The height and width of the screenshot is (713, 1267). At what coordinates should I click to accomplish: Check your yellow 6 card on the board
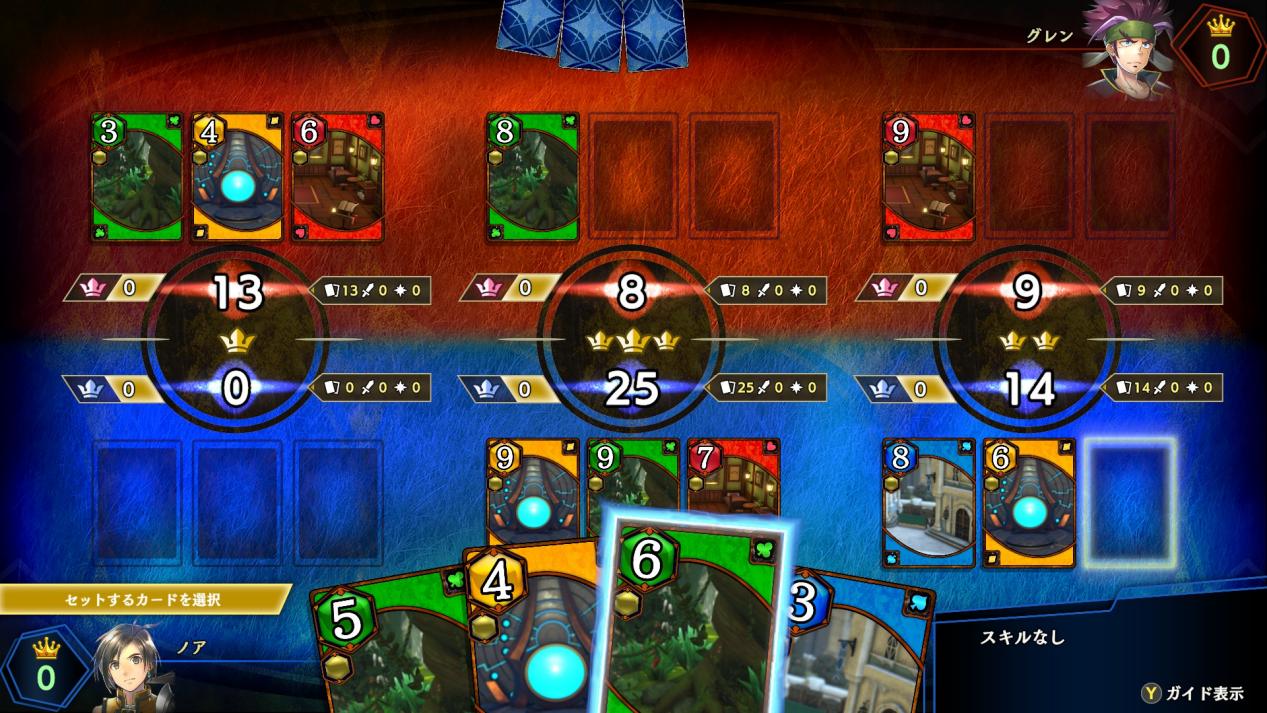click(x=1028, y=502)
